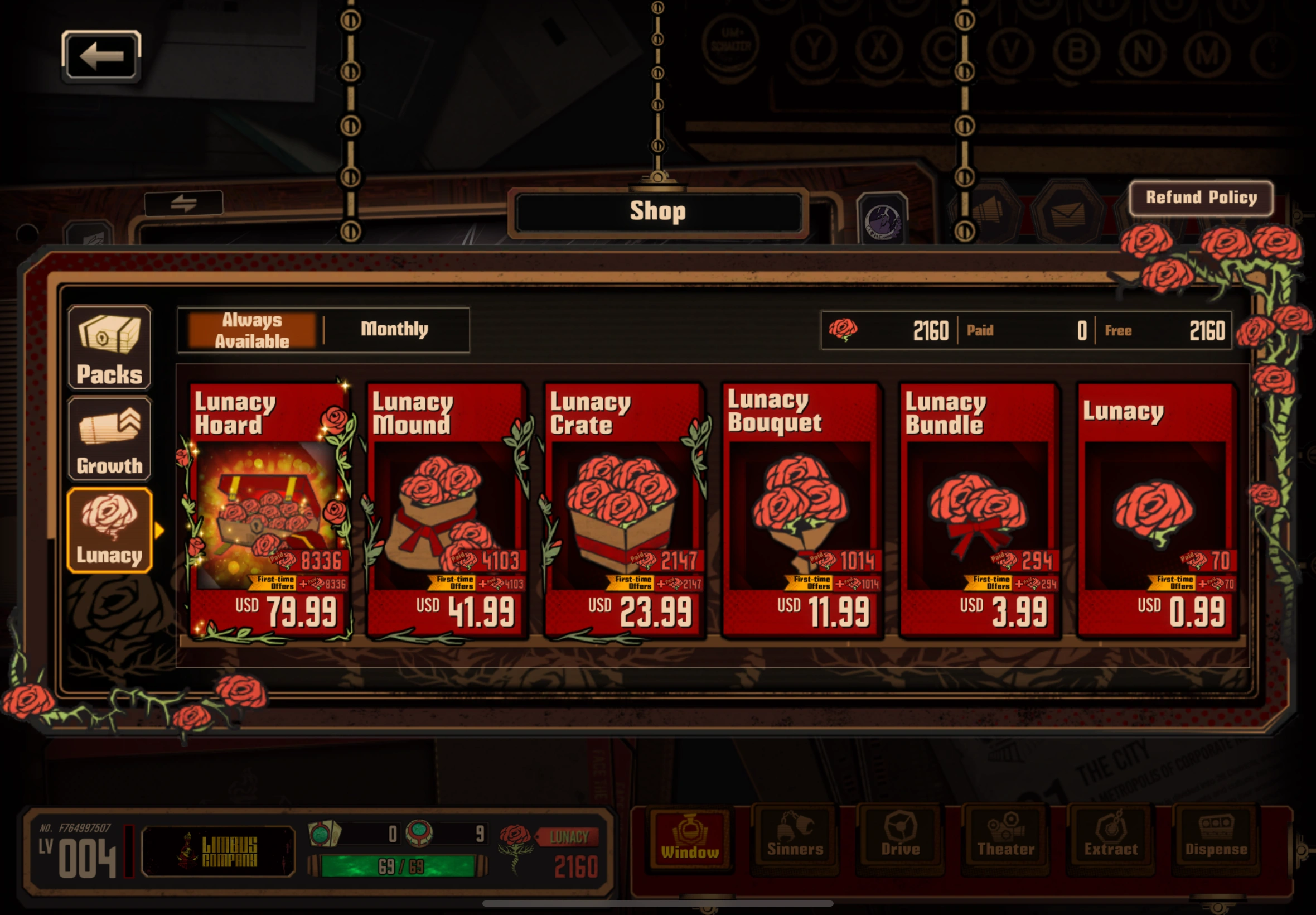
Task: Select the Lunacy Bouquet offer
Action: coord(802,511)
